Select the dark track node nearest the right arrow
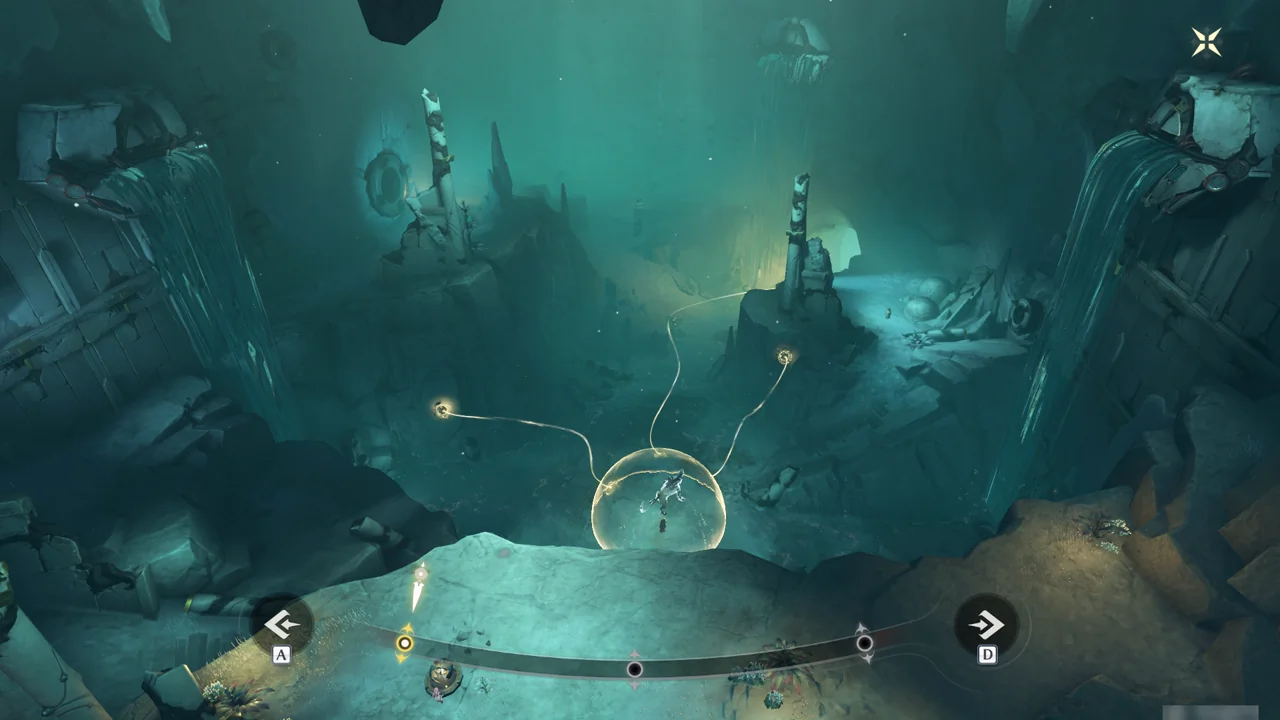The width and height of the screenshot is (1280, 720). click(865, 643)
